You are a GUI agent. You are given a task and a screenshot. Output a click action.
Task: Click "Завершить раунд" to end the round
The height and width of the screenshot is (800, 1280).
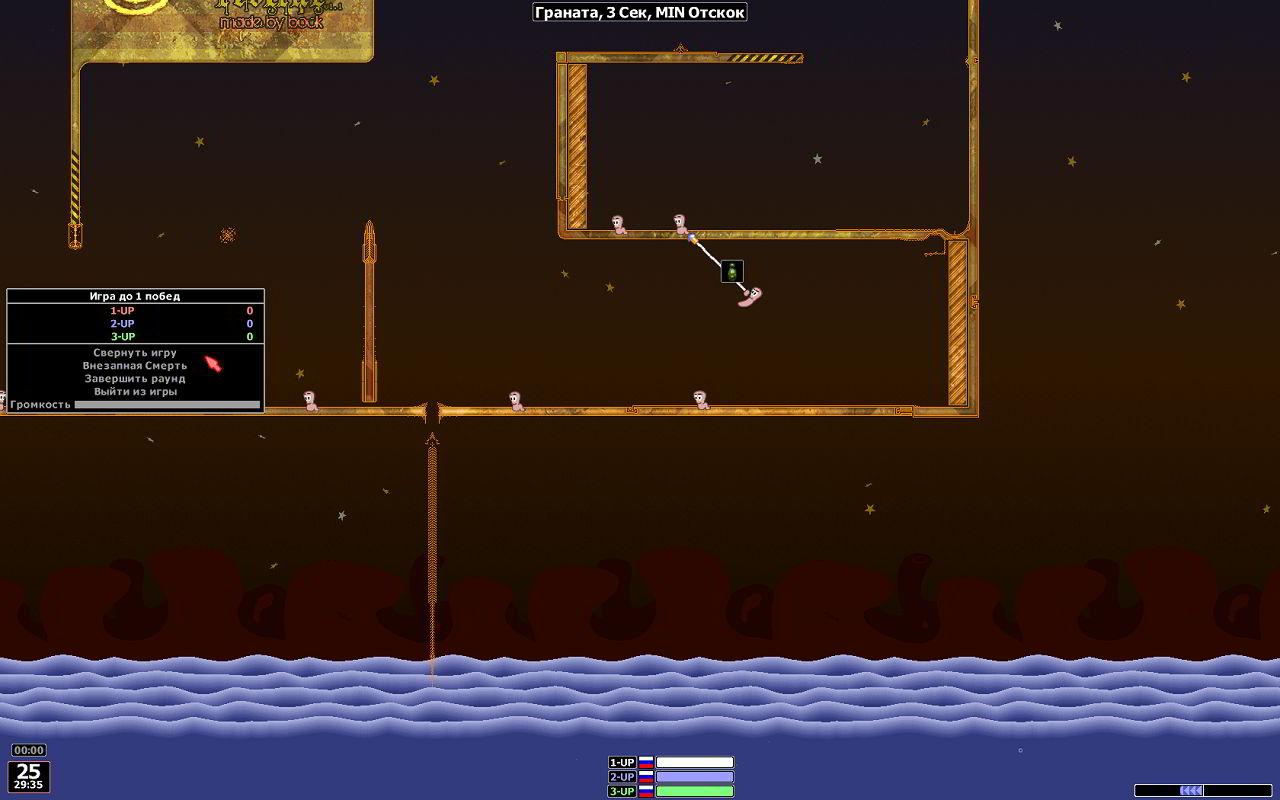pos(135,379)
